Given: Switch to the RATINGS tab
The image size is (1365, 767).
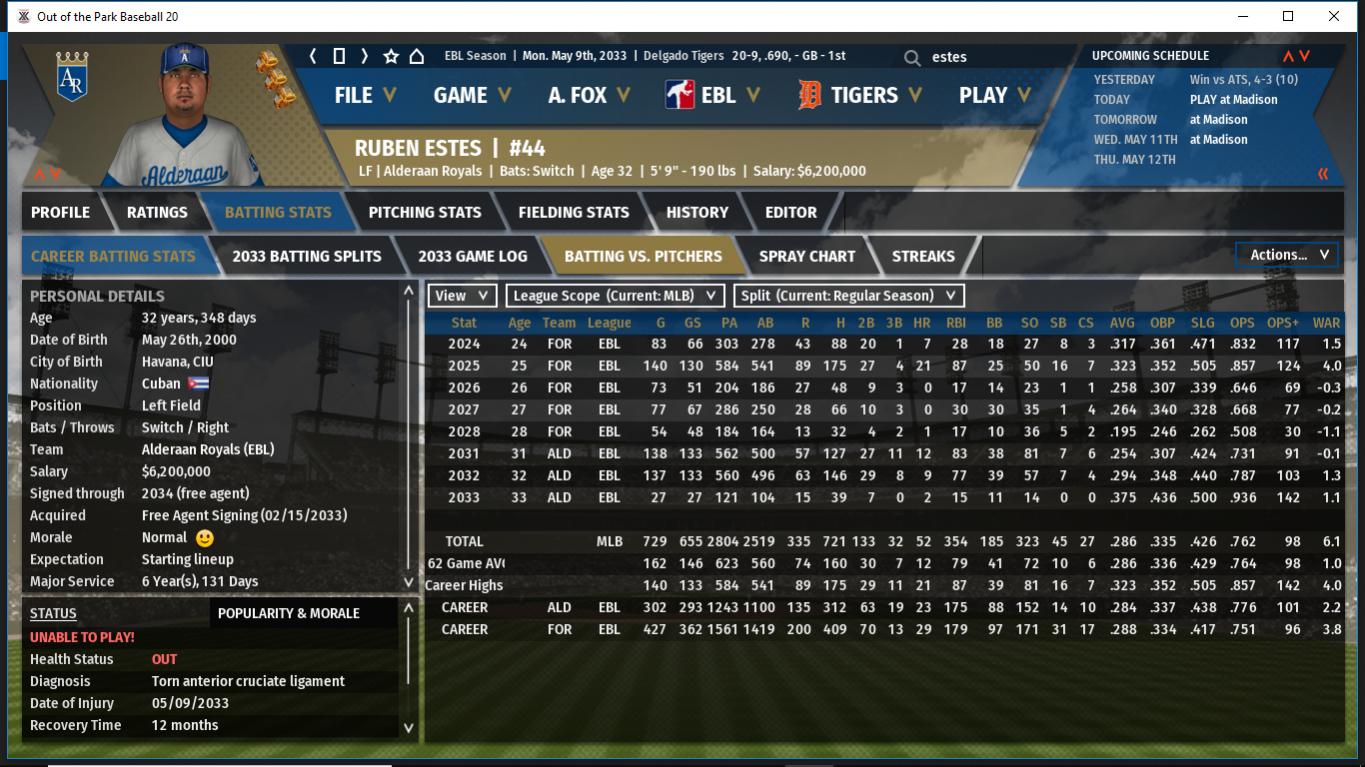Looking at the screenshot, I should (157, 212).
